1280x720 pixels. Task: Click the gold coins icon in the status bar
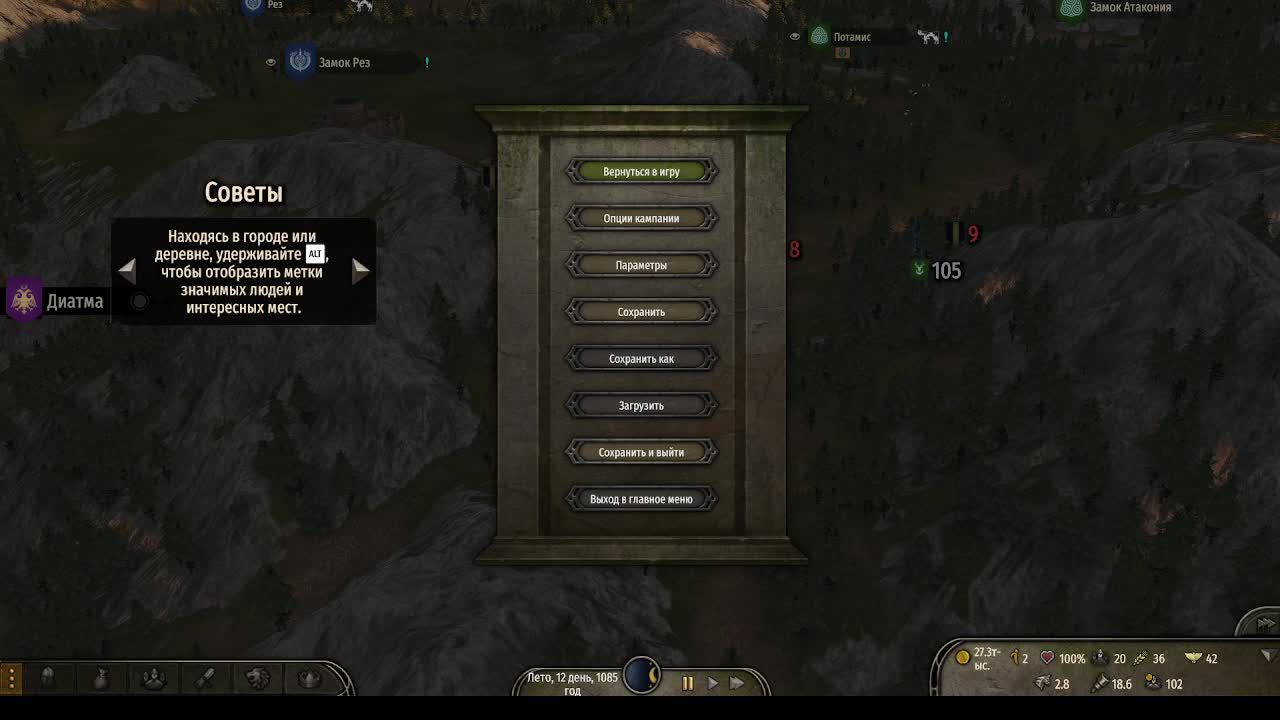(961, 658)
